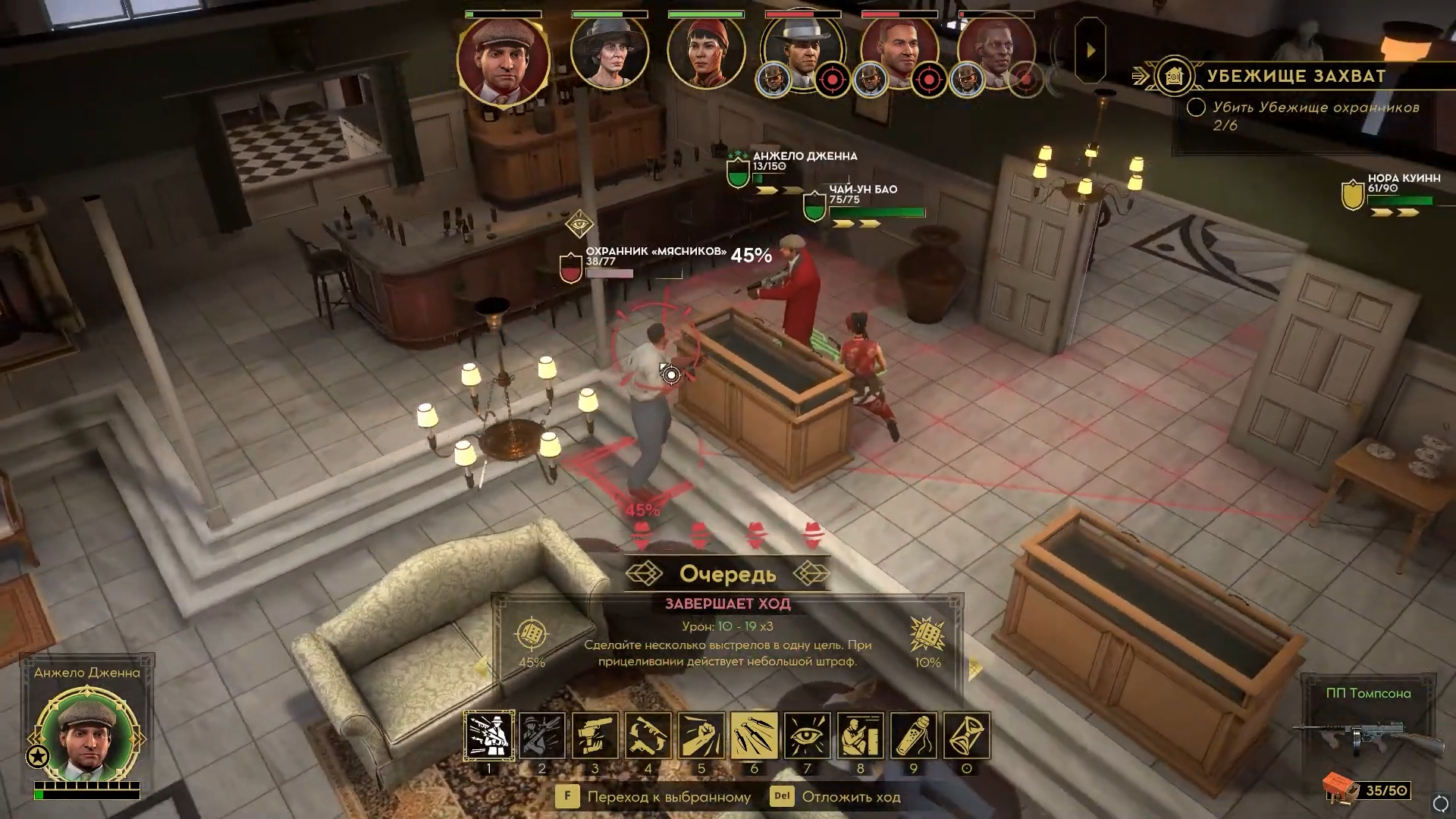Select the older woman in hat portrait
1456x819 pixels.
609,52
